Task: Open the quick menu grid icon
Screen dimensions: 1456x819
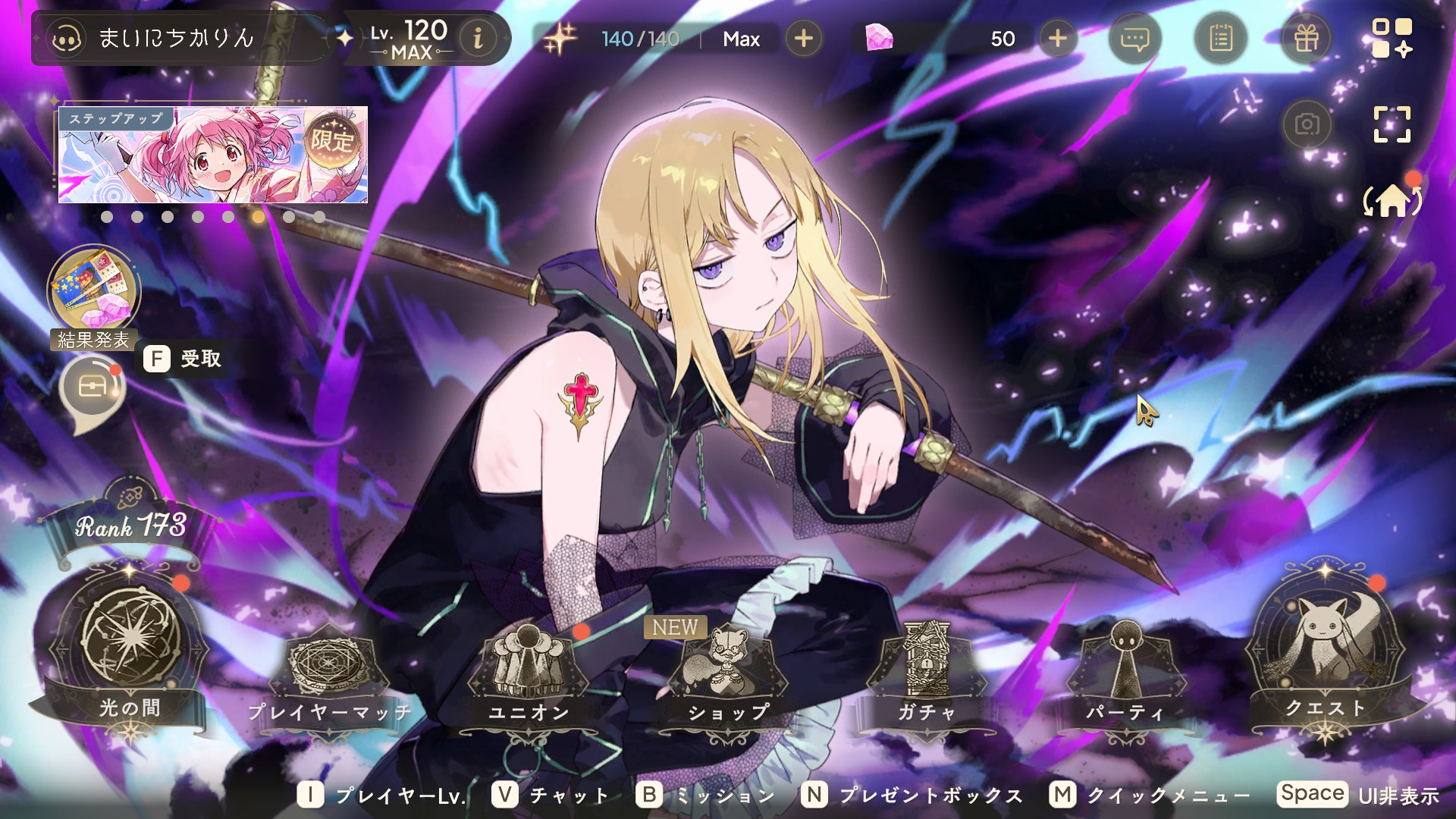Action: [x=1392, y=38]
